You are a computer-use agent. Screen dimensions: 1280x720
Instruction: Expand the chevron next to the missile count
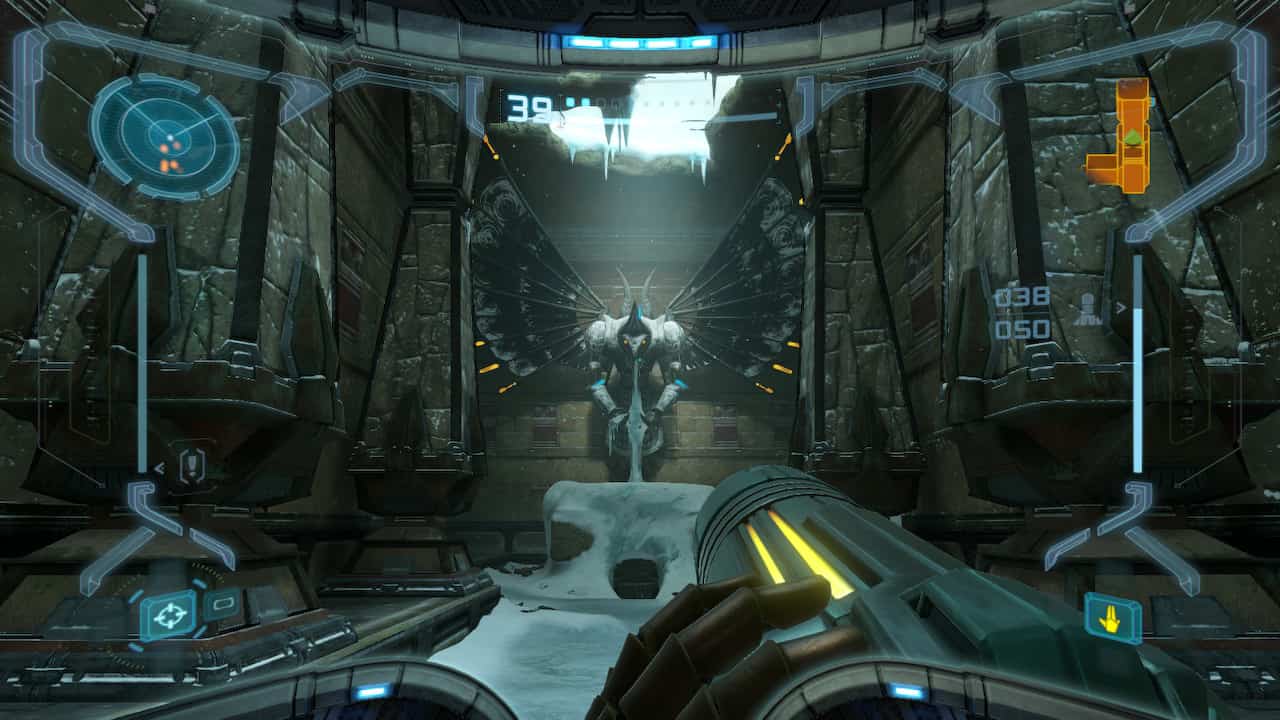click(1120, 307)
